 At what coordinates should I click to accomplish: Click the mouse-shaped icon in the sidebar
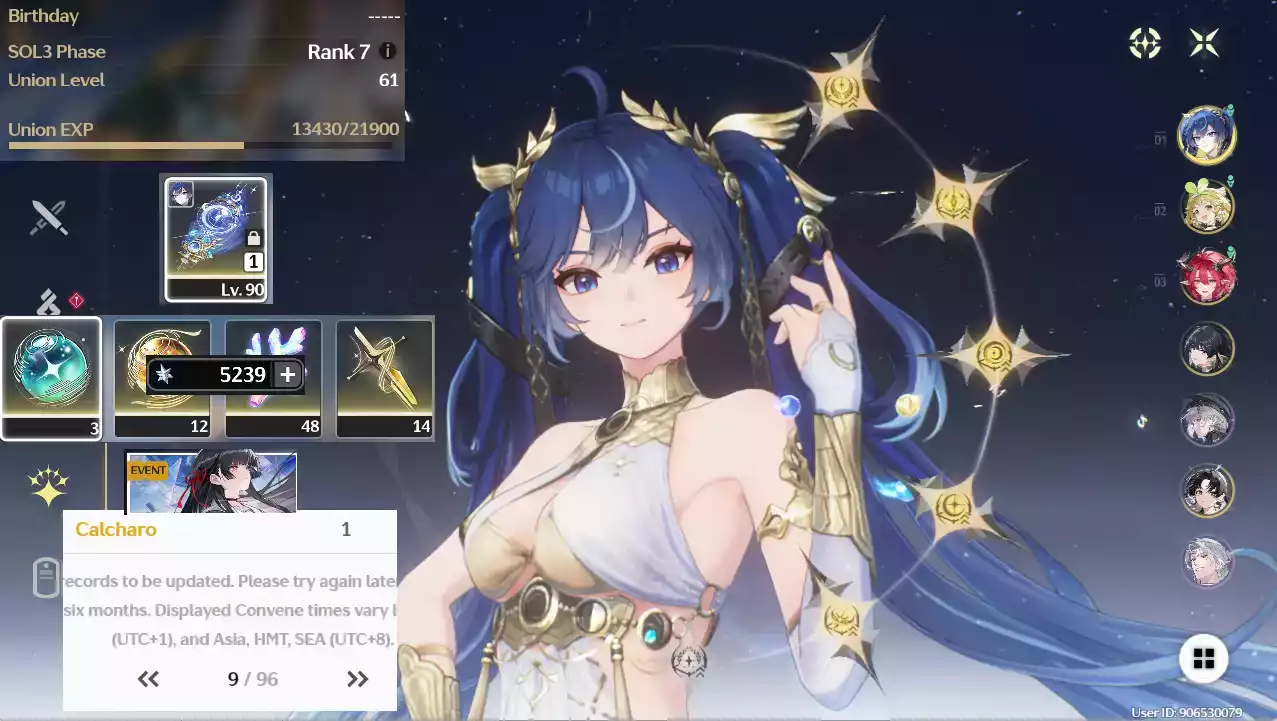47,578
